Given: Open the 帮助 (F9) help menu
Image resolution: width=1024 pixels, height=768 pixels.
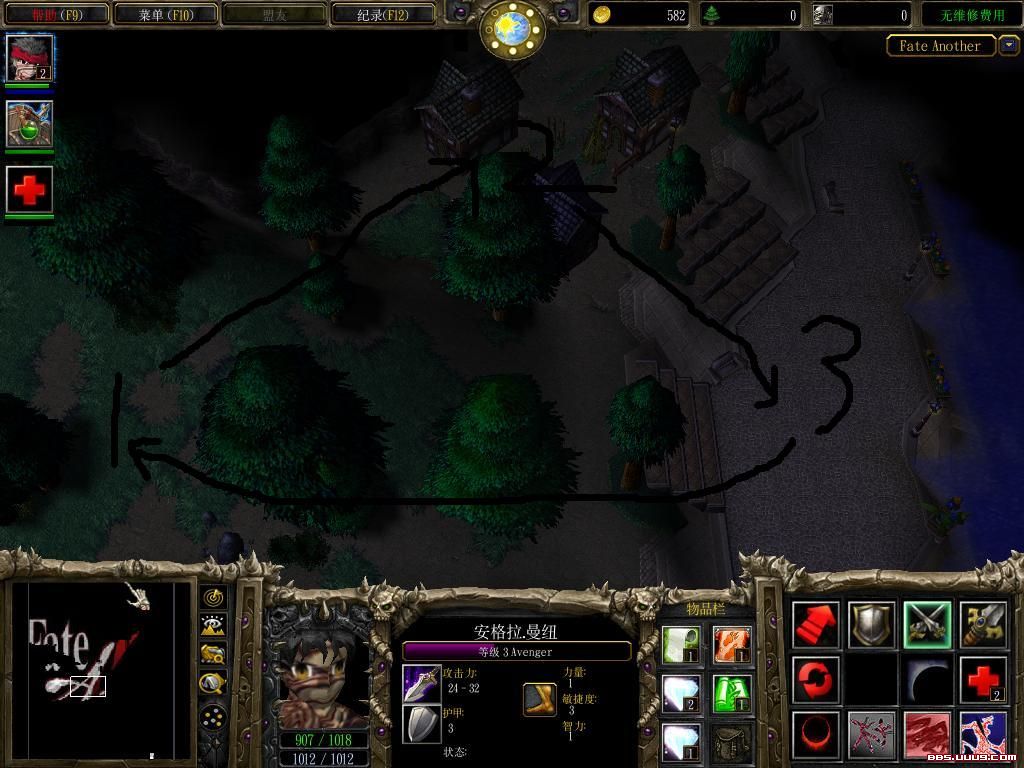Looking at the screenshot, I should (x=55, y=15).
